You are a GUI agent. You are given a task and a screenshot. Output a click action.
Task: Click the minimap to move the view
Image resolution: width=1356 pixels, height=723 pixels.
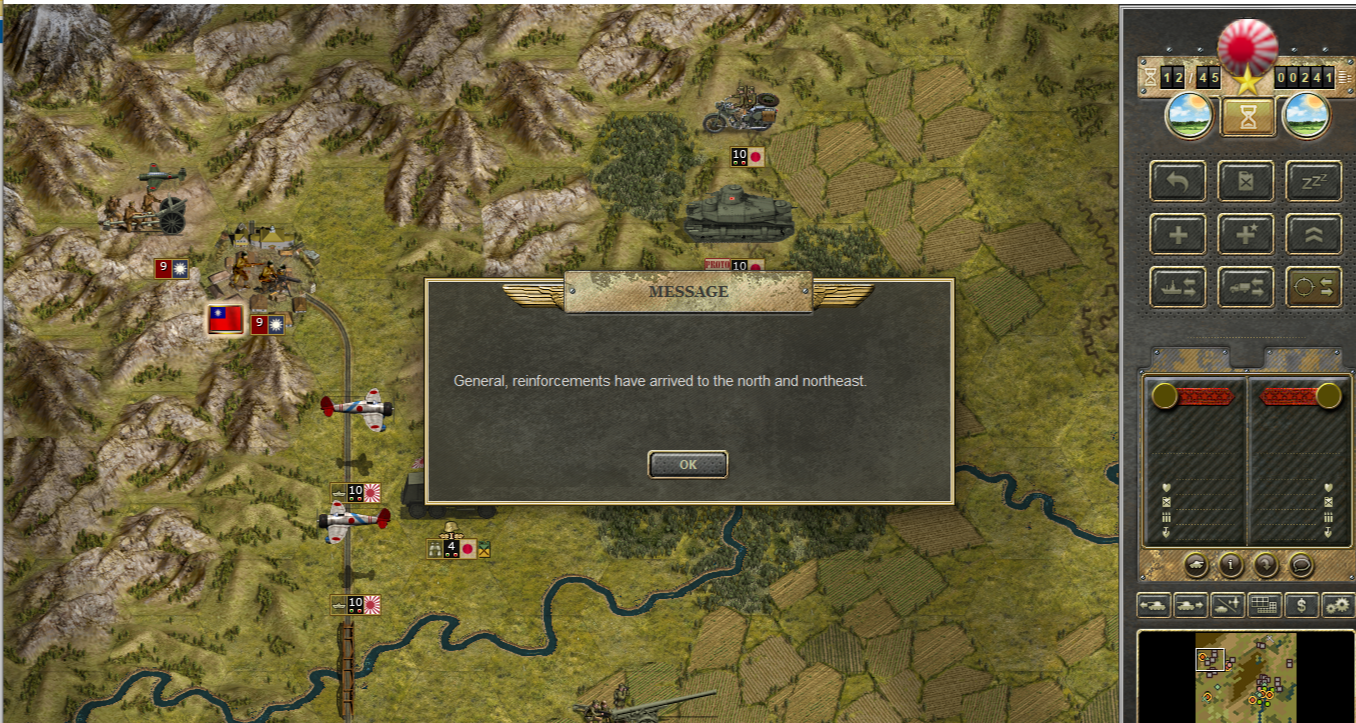pos(1245,675)
